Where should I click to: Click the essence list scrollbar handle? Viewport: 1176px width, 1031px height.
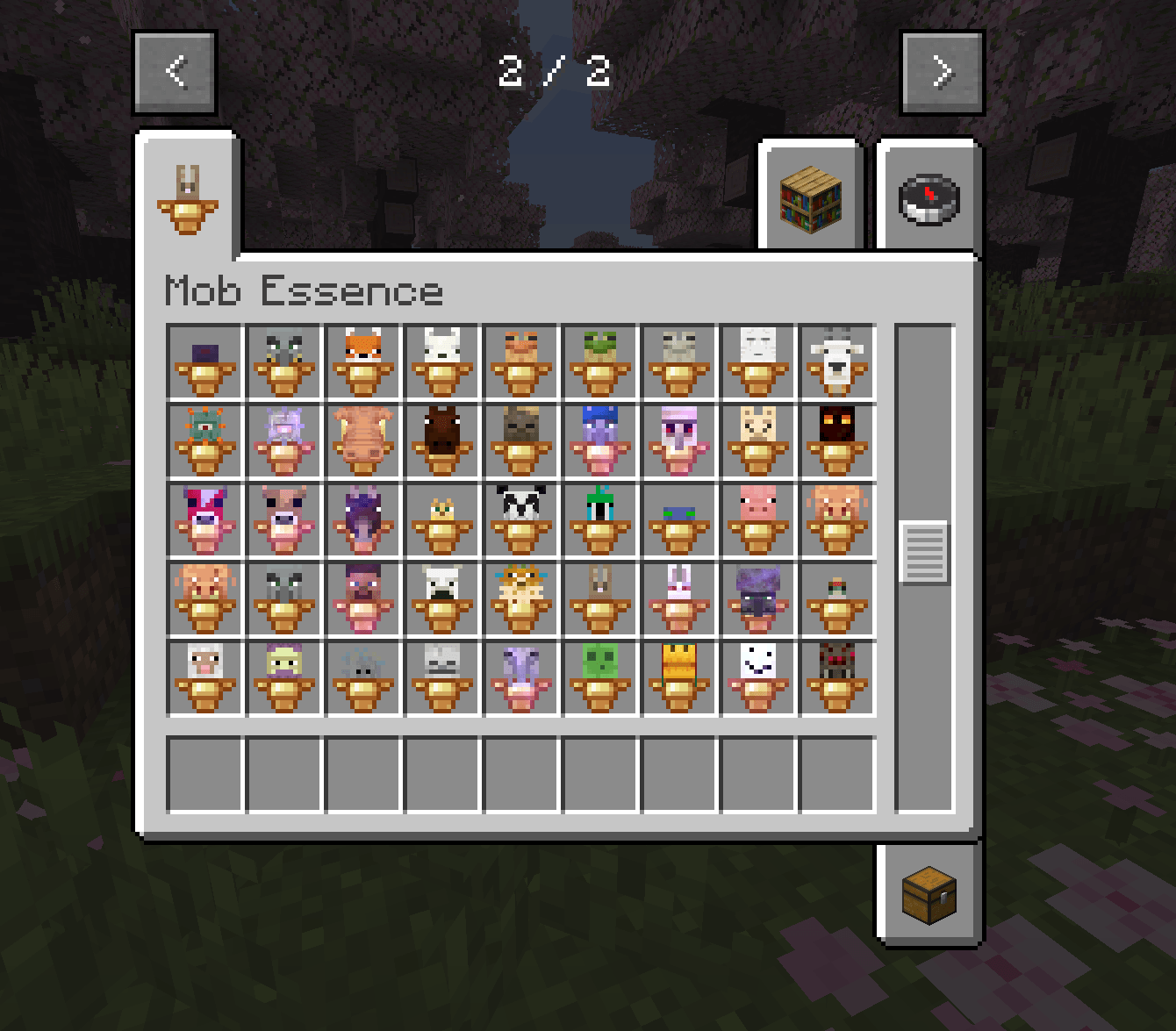tap(924, 551)
